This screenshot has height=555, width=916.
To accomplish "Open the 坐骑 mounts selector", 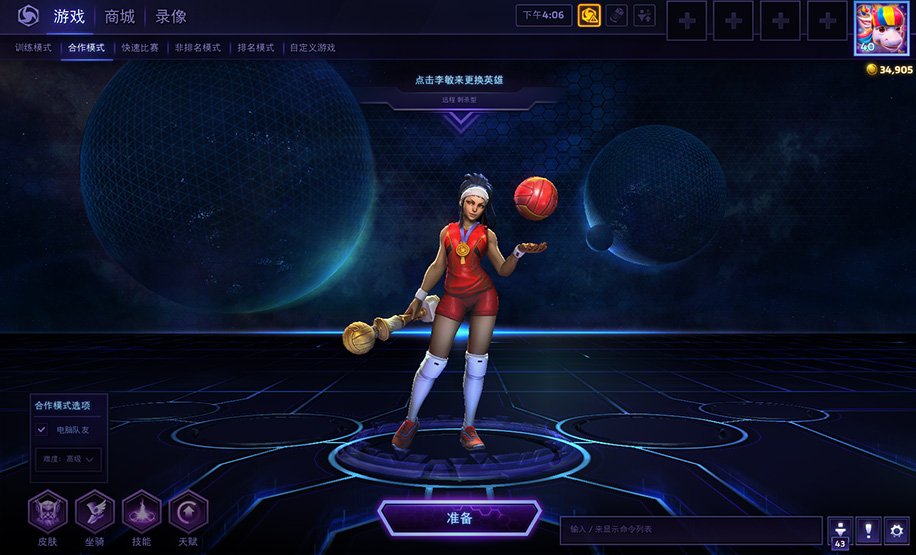I will click(x=95, y=511).
